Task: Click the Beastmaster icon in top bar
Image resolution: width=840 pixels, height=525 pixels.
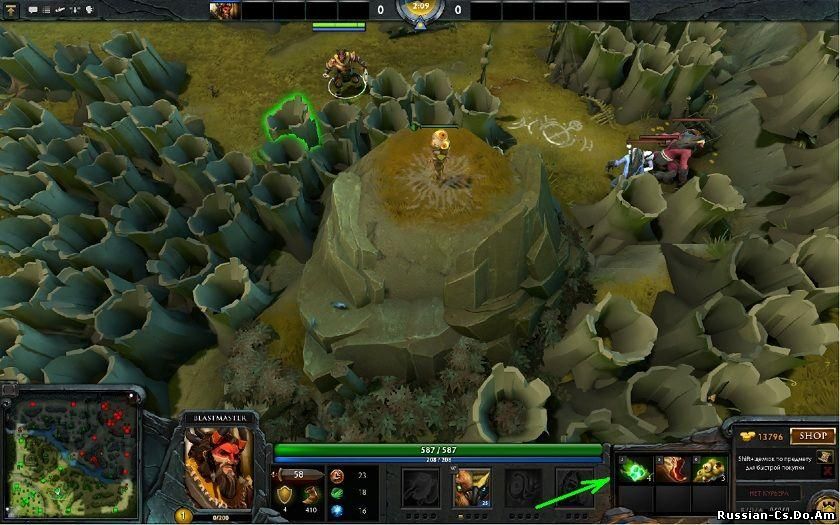Action: [x=224, y=10]
